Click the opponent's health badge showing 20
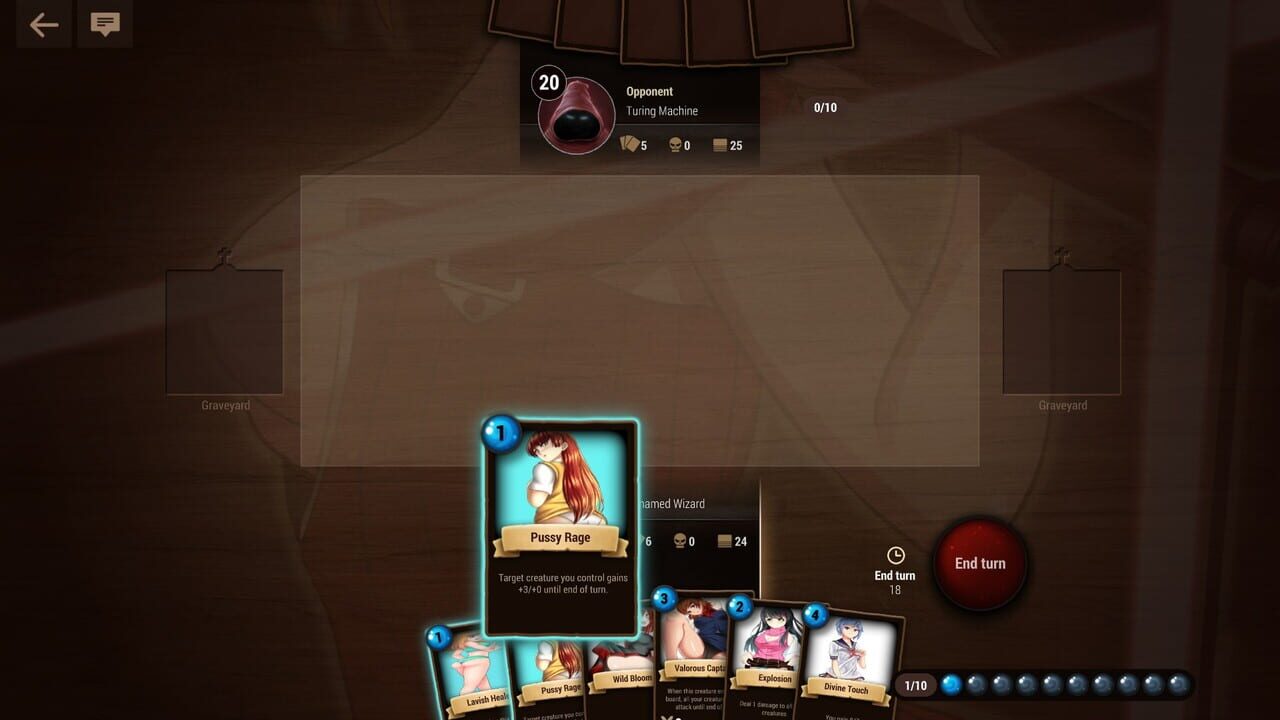 (548, 83)
